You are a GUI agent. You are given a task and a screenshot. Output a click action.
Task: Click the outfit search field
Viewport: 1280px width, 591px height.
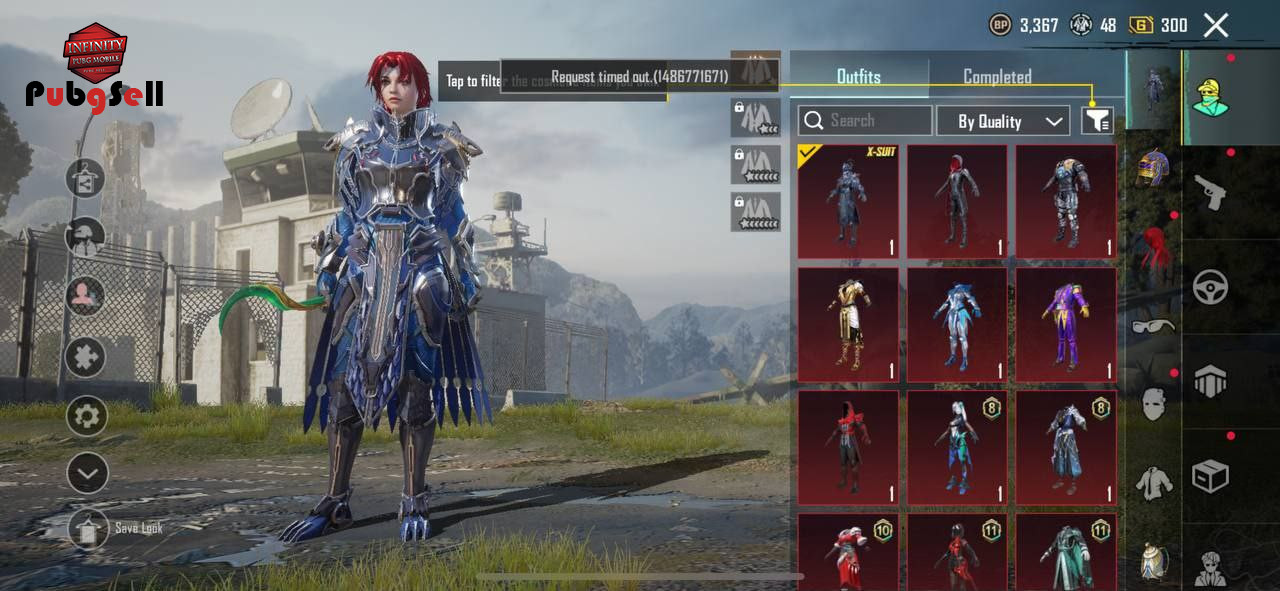pos(865,121)
